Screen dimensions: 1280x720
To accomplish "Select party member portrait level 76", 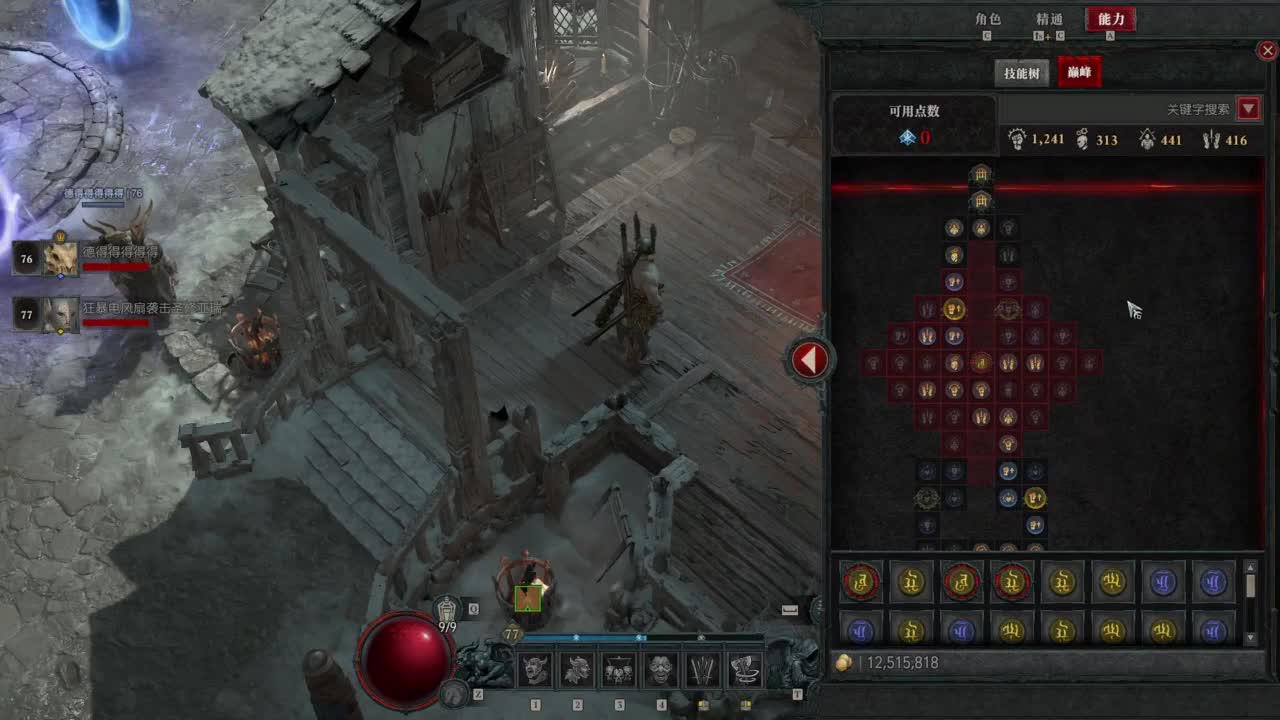I will click(x=60, y=259).
